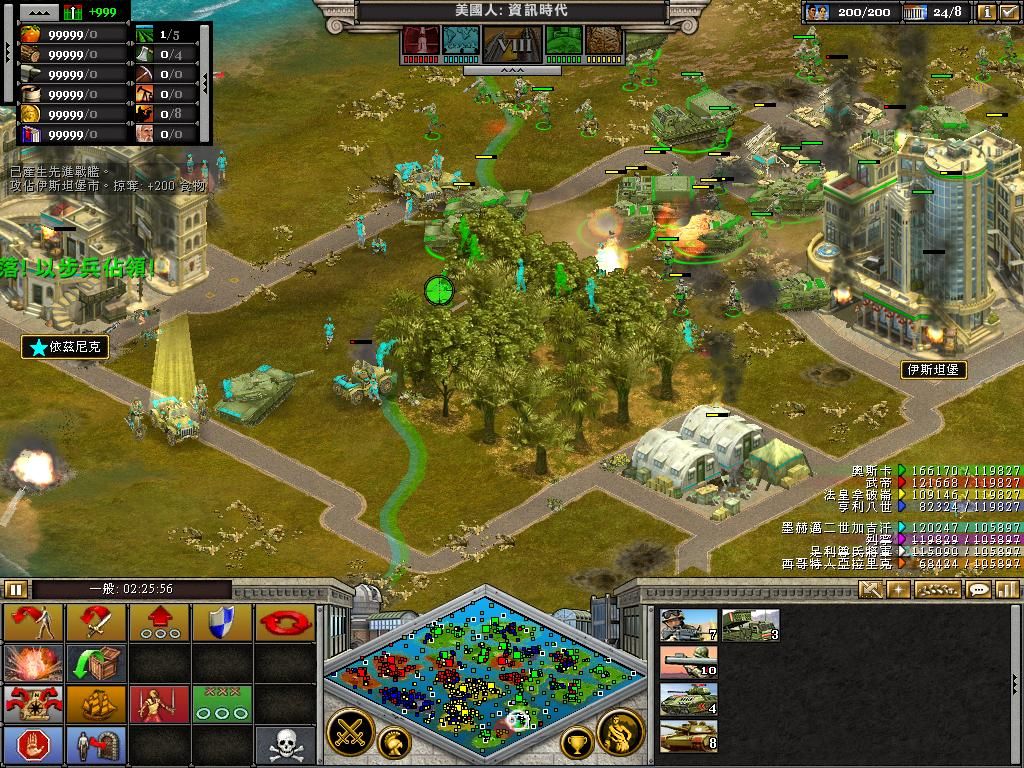
Task: Choose the red circular arrows command
Action: click(x=285, y=623)
